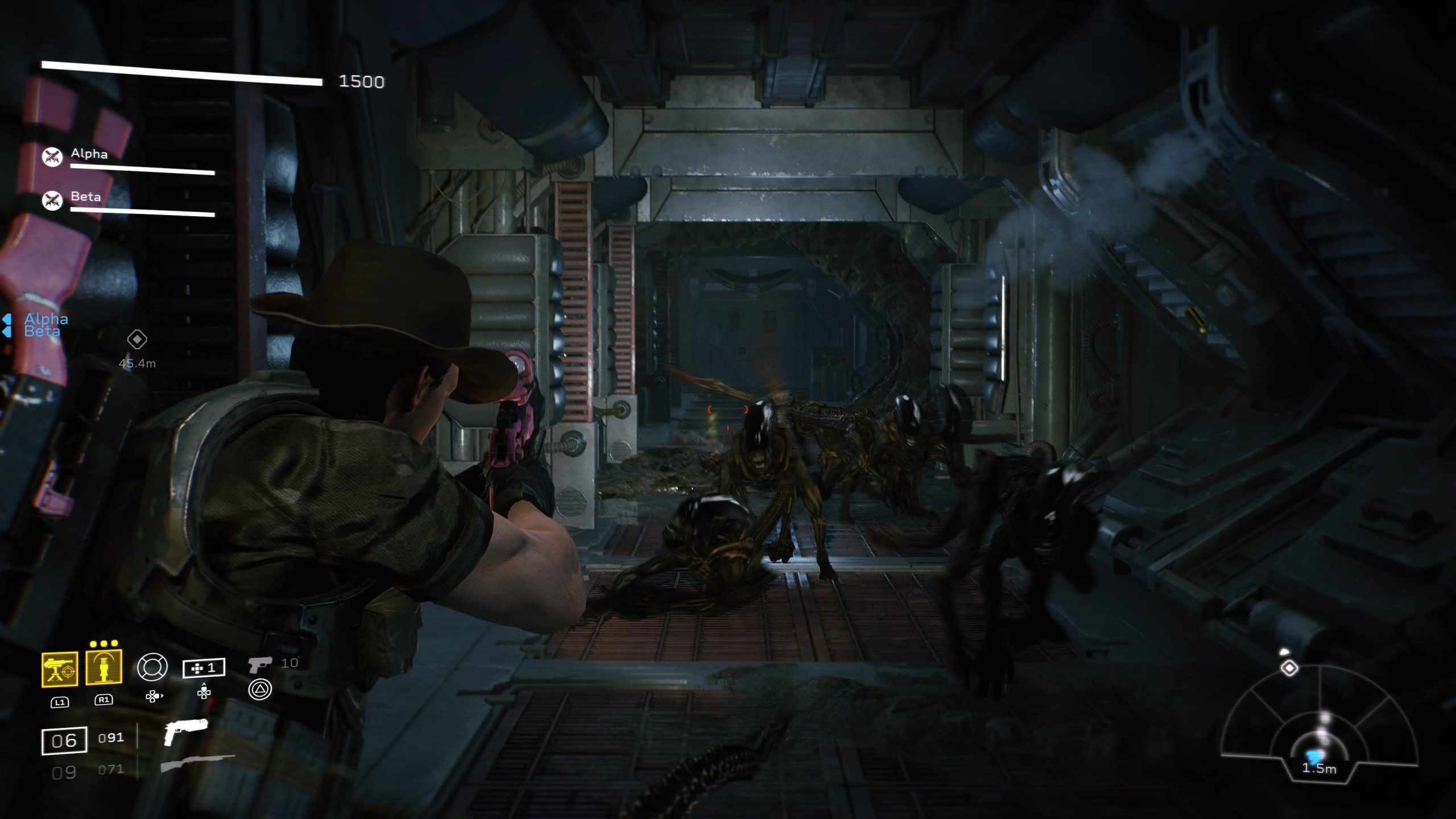Select the circular ring consumable icon
The height and width of the screenshot is (819, 1456).
(x=152, y=667)
